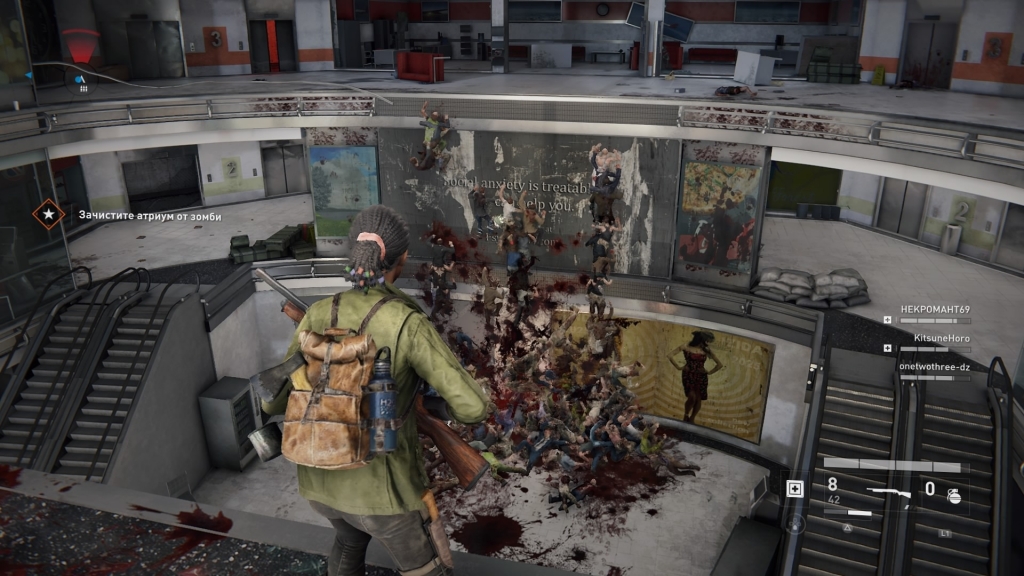Select teammate onetwothree-dz in squad list
1024x576 pixels.
coord(934,366)
